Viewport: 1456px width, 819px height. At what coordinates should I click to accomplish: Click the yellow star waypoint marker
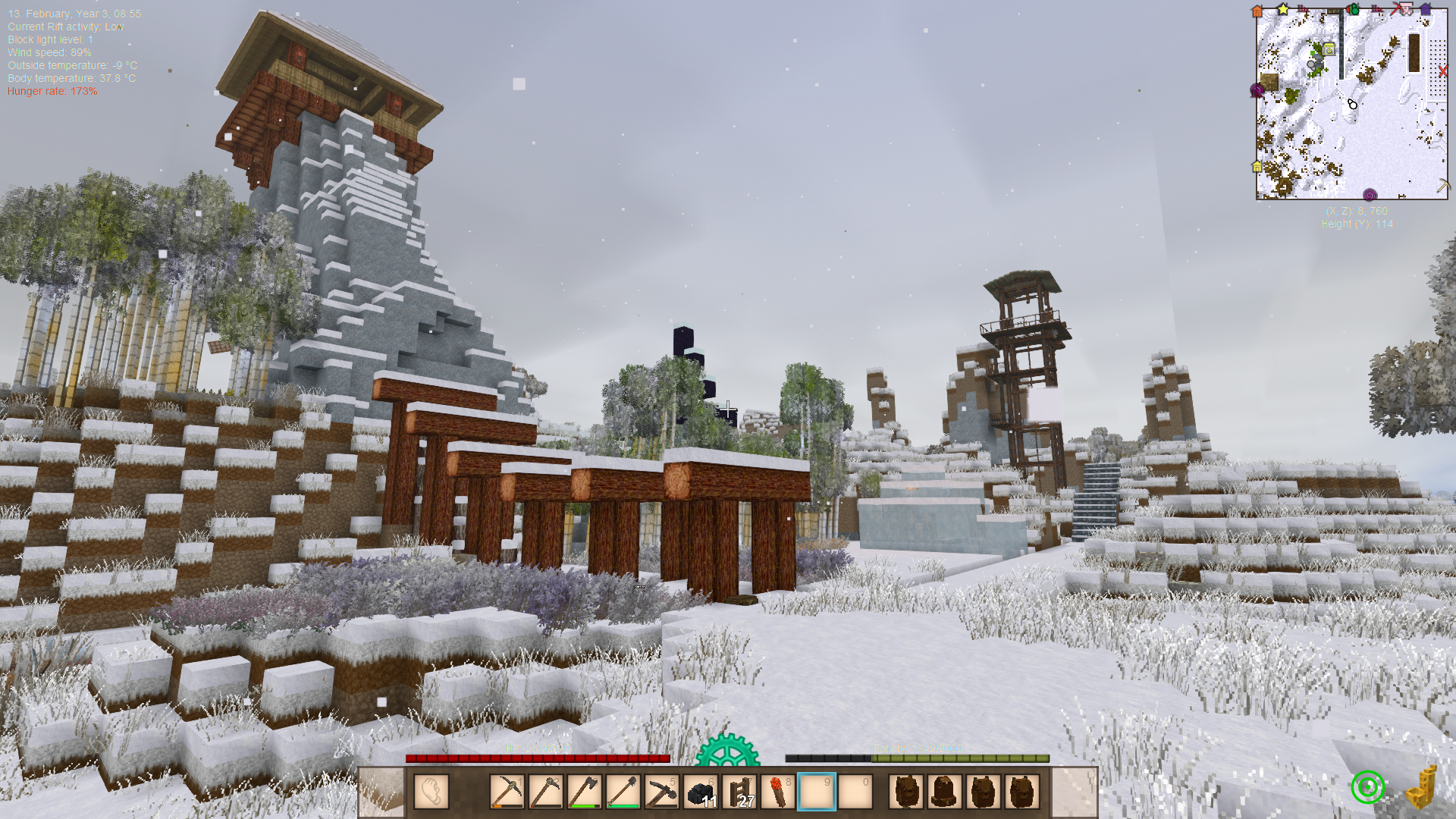point(1283,9)
